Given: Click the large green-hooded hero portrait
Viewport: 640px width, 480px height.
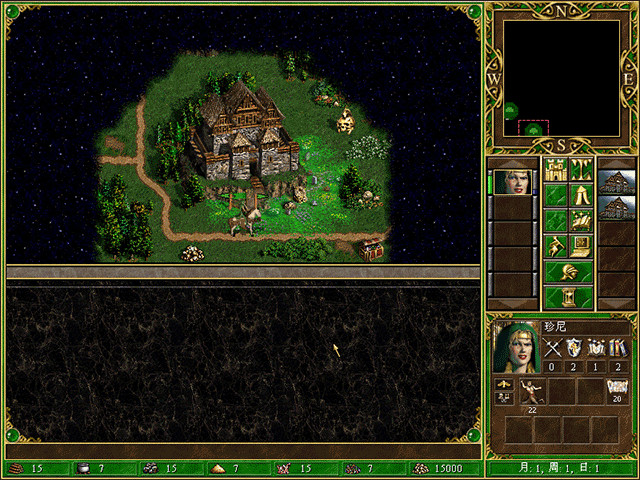Looking at the screenshot, I should 516,347.
